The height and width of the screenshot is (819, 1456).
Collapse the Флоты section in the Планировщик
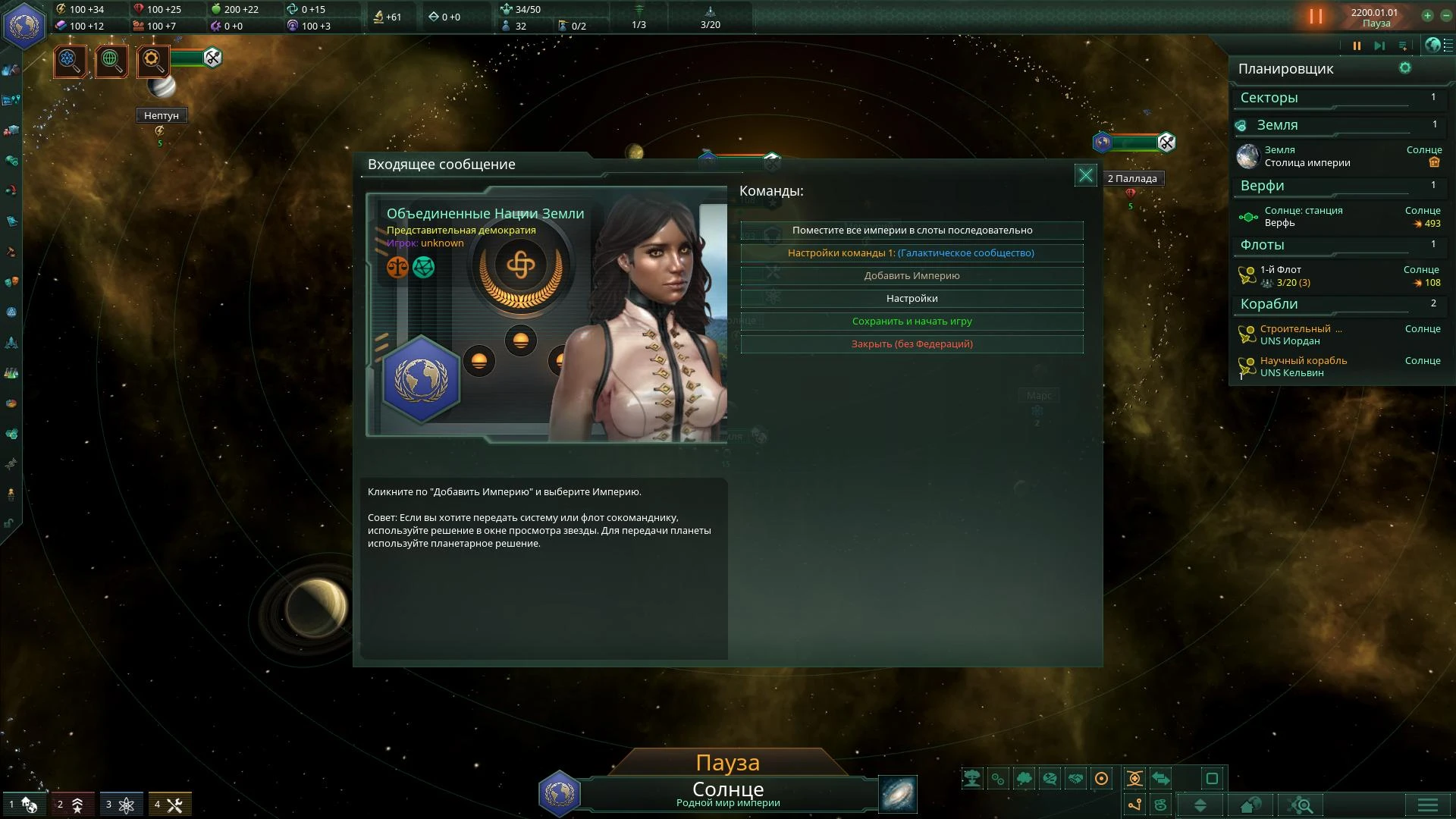(1338, 246)
